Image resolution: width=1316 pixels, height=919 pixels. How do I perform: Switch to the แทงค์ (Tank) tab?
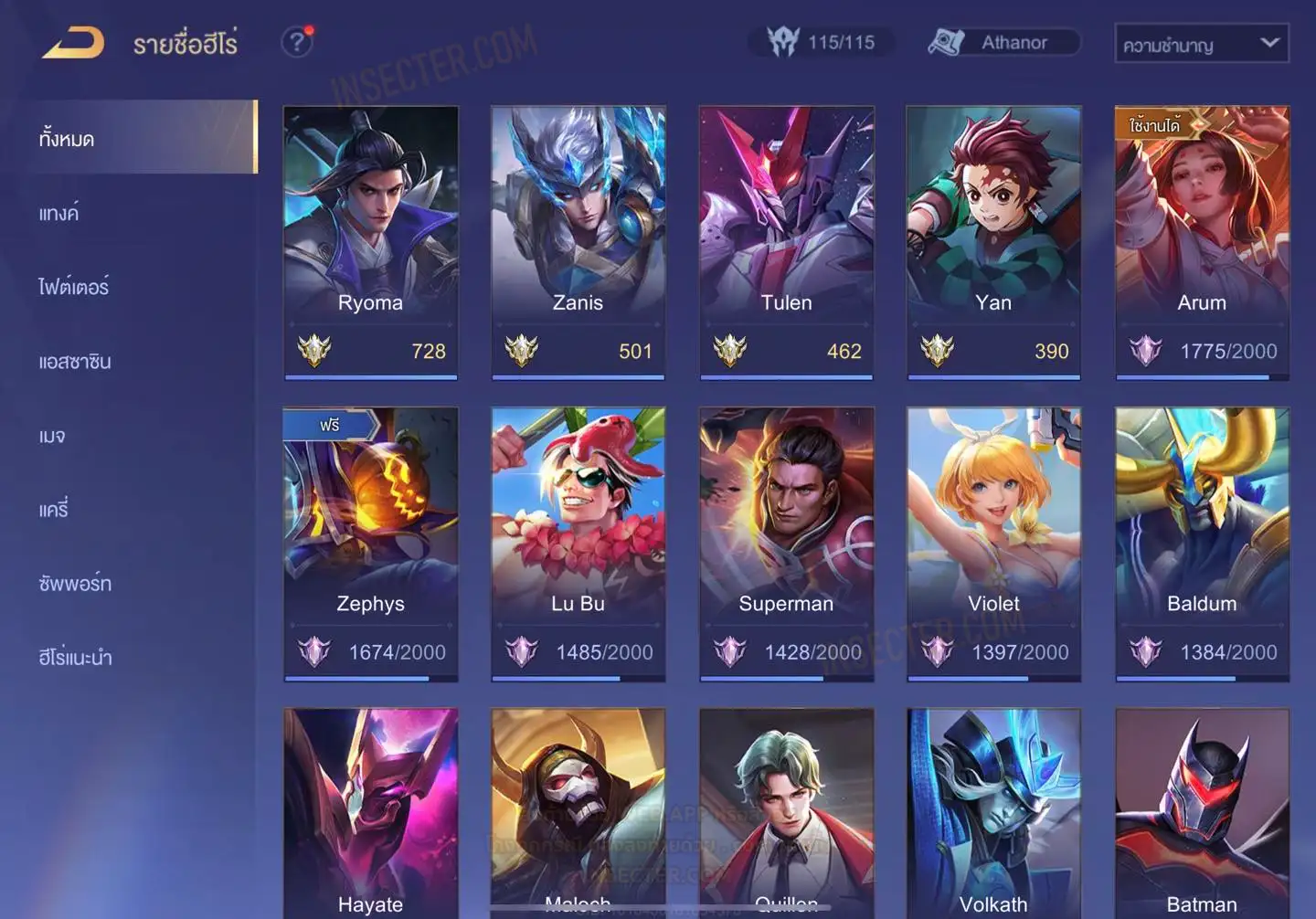[59, 214]
